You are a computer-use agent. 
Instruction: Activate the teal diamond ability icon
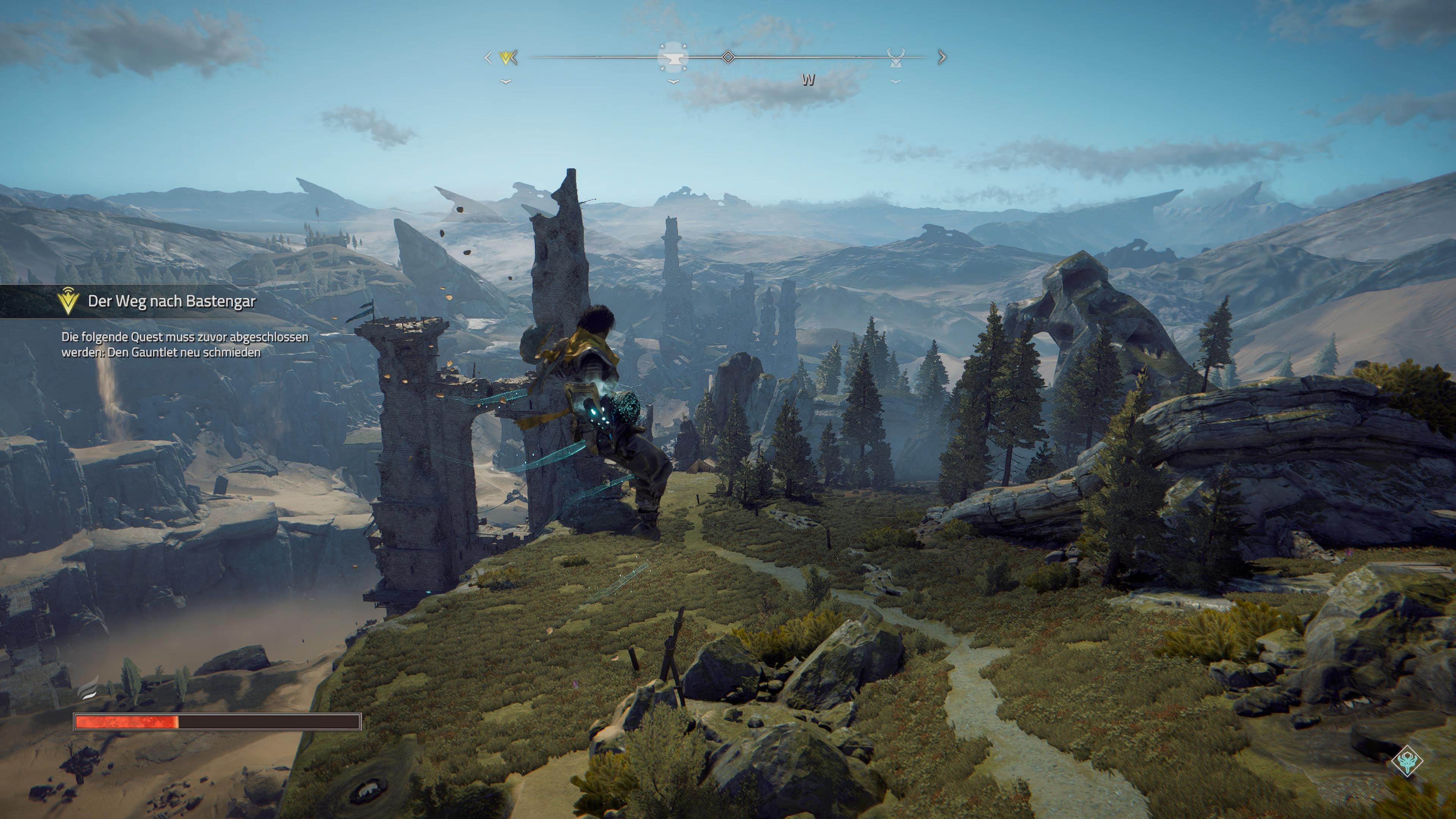pos(1407,761)
